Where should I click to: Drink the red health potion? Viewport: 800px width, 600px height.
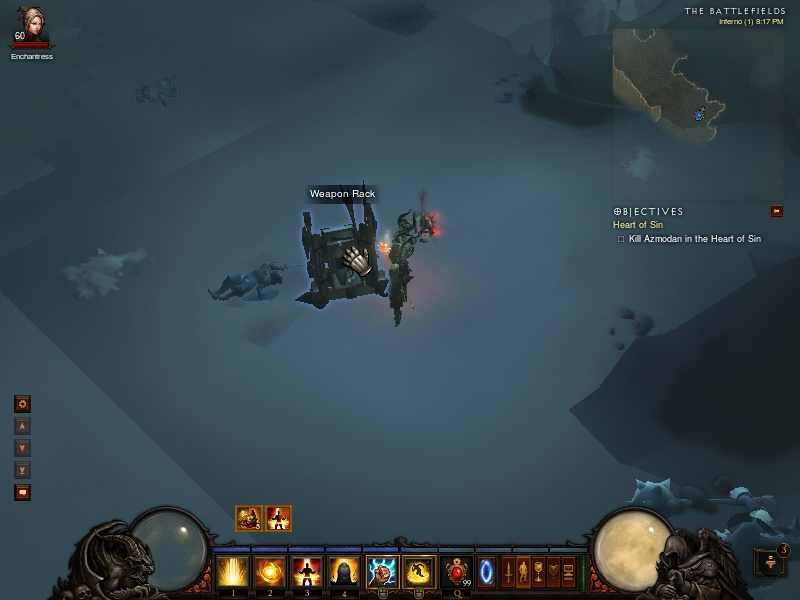tap(457, 572)
